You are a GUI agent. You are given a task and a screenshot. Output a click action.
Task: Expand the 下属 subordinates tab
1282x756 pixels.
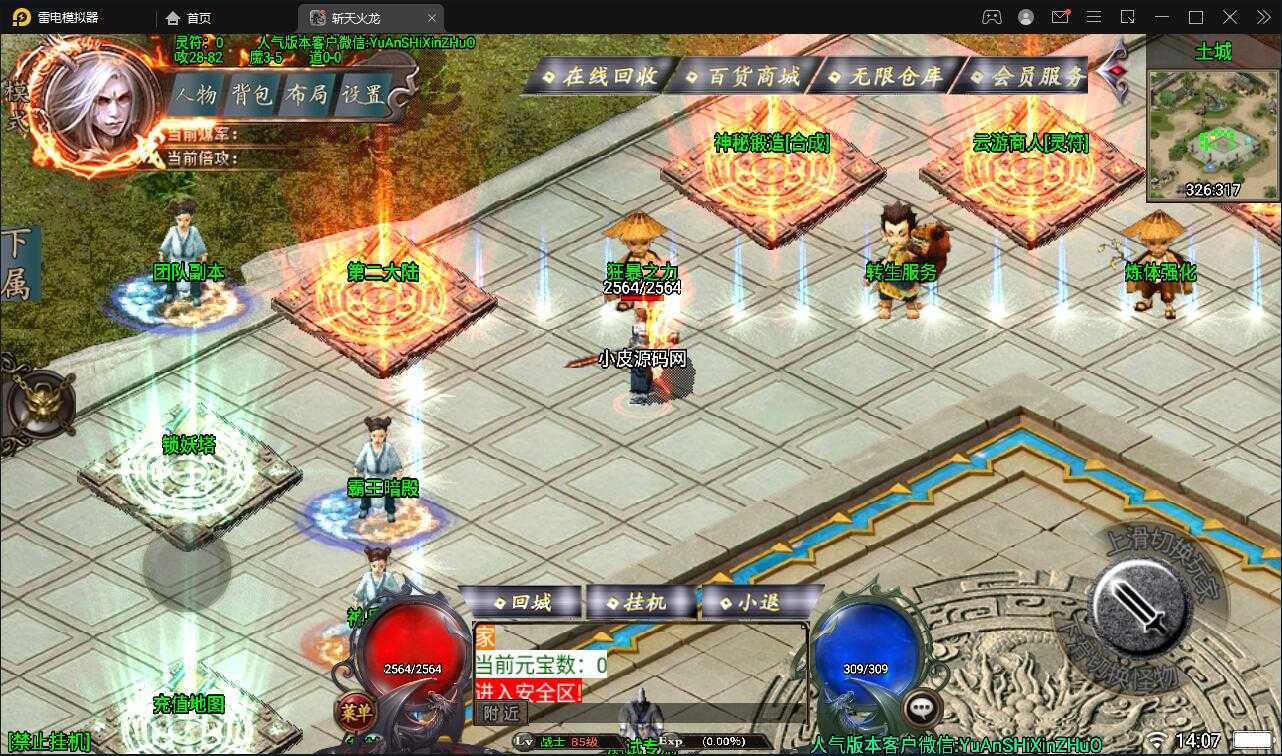[18, 264]
